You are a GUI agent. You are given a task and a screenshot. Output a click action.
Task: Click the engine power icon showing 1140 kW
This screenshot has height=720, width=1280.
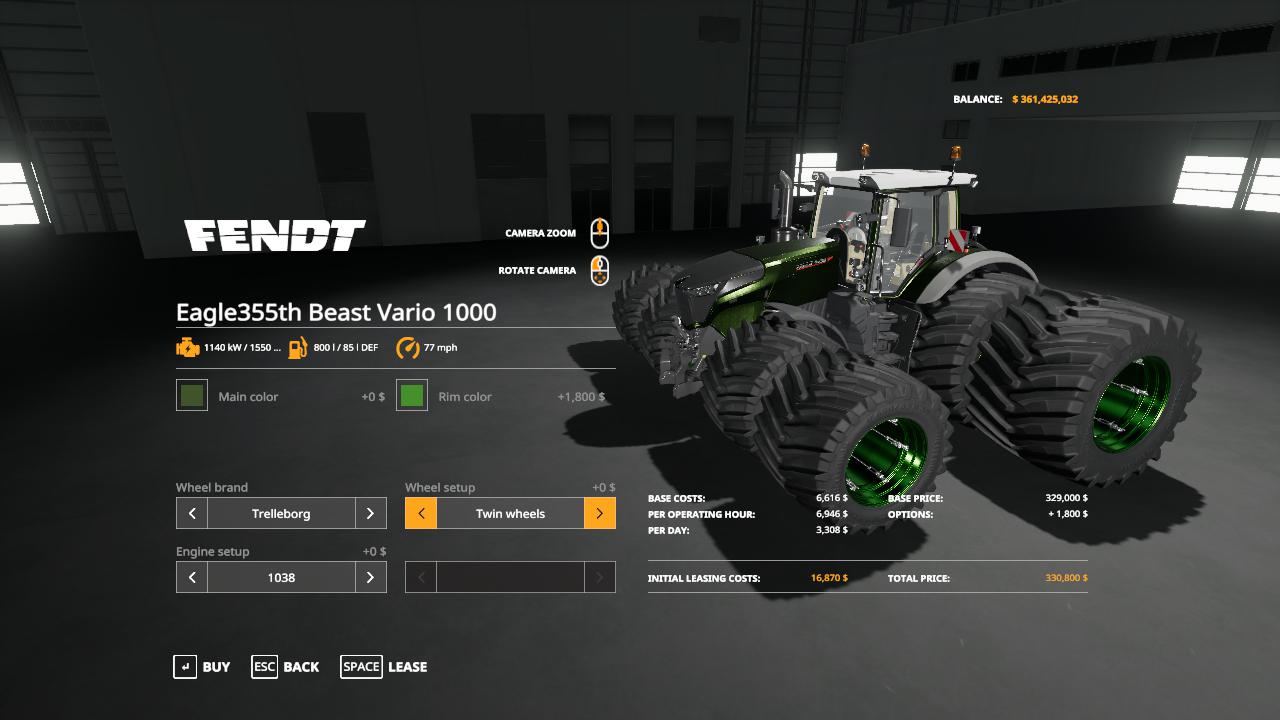189,348
